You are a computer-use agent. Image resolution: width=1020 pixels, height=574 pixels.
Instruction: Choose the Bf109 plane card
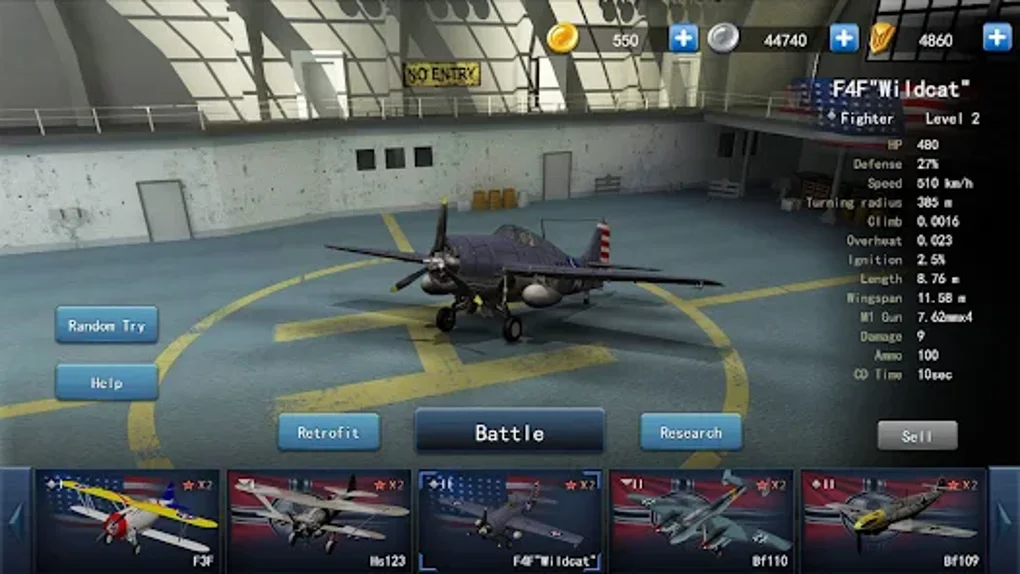(892, 520)
